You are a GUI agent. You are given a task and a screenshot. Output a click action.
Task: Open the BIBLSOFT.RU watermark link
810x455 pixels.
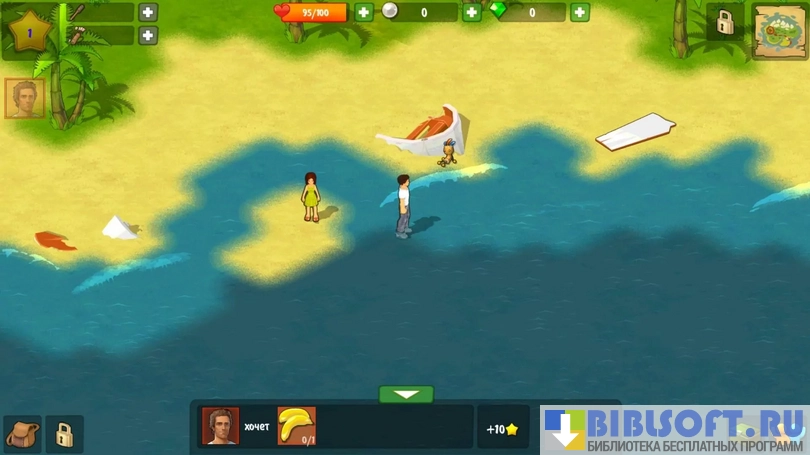pos(674,429)
